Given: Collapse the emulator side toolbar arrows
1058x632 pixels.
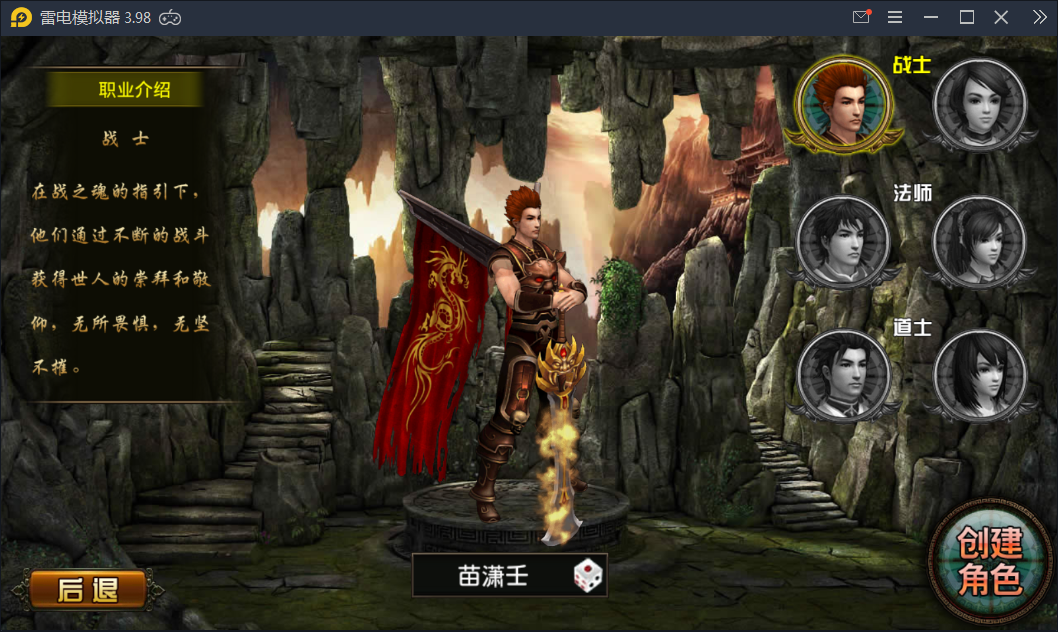Looking at the screenshot, I should 1038,17.
